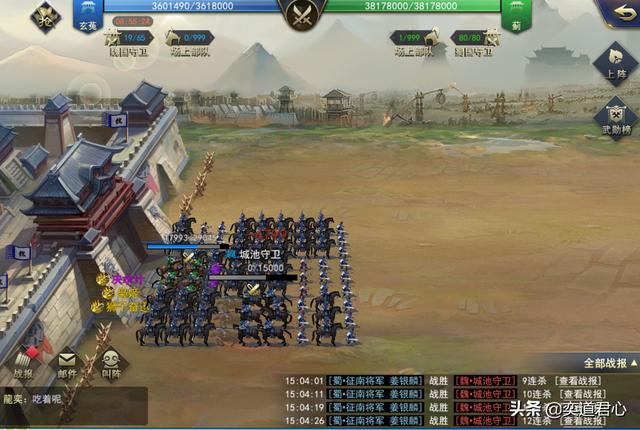Click the chat box showing 吃着呢
Image resolution: width=640 pixels, height=430 pixels.
[x=72, y=404]
